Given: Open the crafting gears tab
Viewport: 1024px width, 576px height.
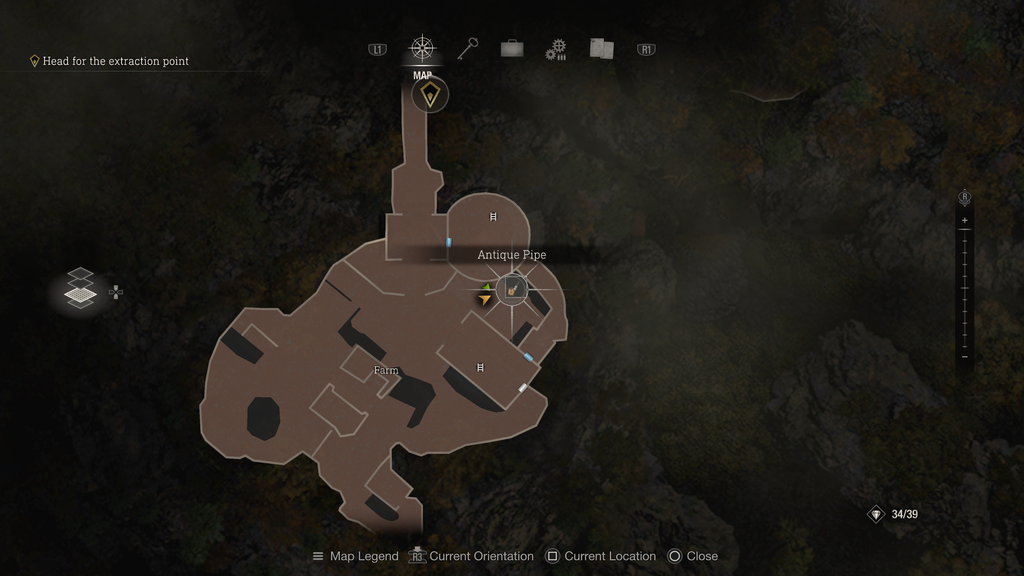Looking at the screenshot, I should (556, 49).
